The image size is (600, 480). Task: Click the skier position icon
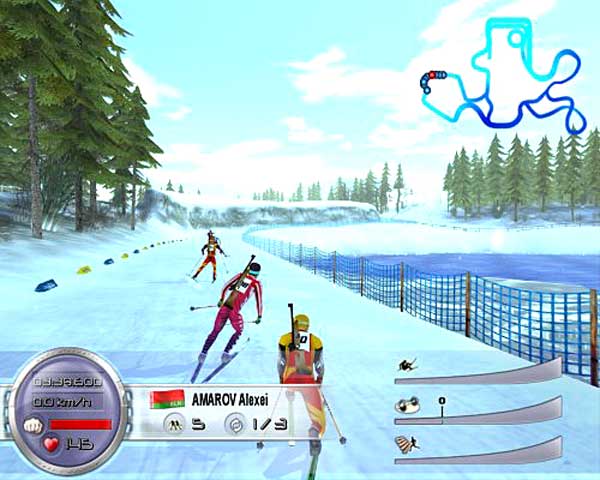173,424
